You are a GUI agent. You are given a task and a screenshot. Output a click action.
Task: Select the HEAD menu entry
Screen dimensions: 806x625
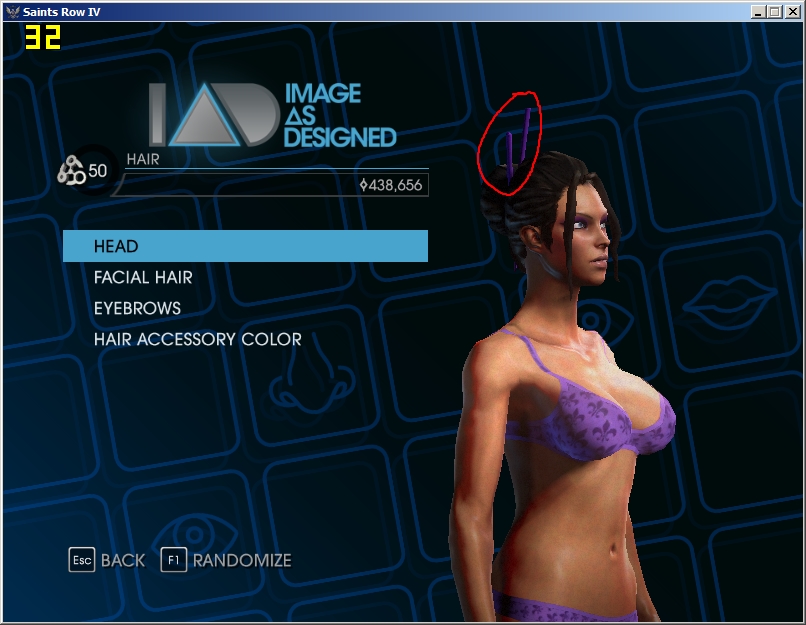coord(245,246)
